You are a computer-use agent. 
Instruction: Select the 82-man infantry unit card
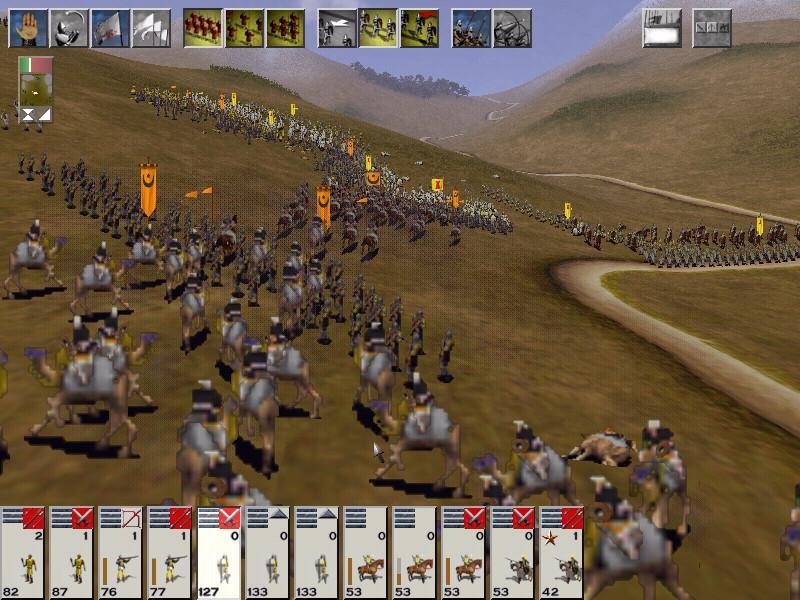24,552
